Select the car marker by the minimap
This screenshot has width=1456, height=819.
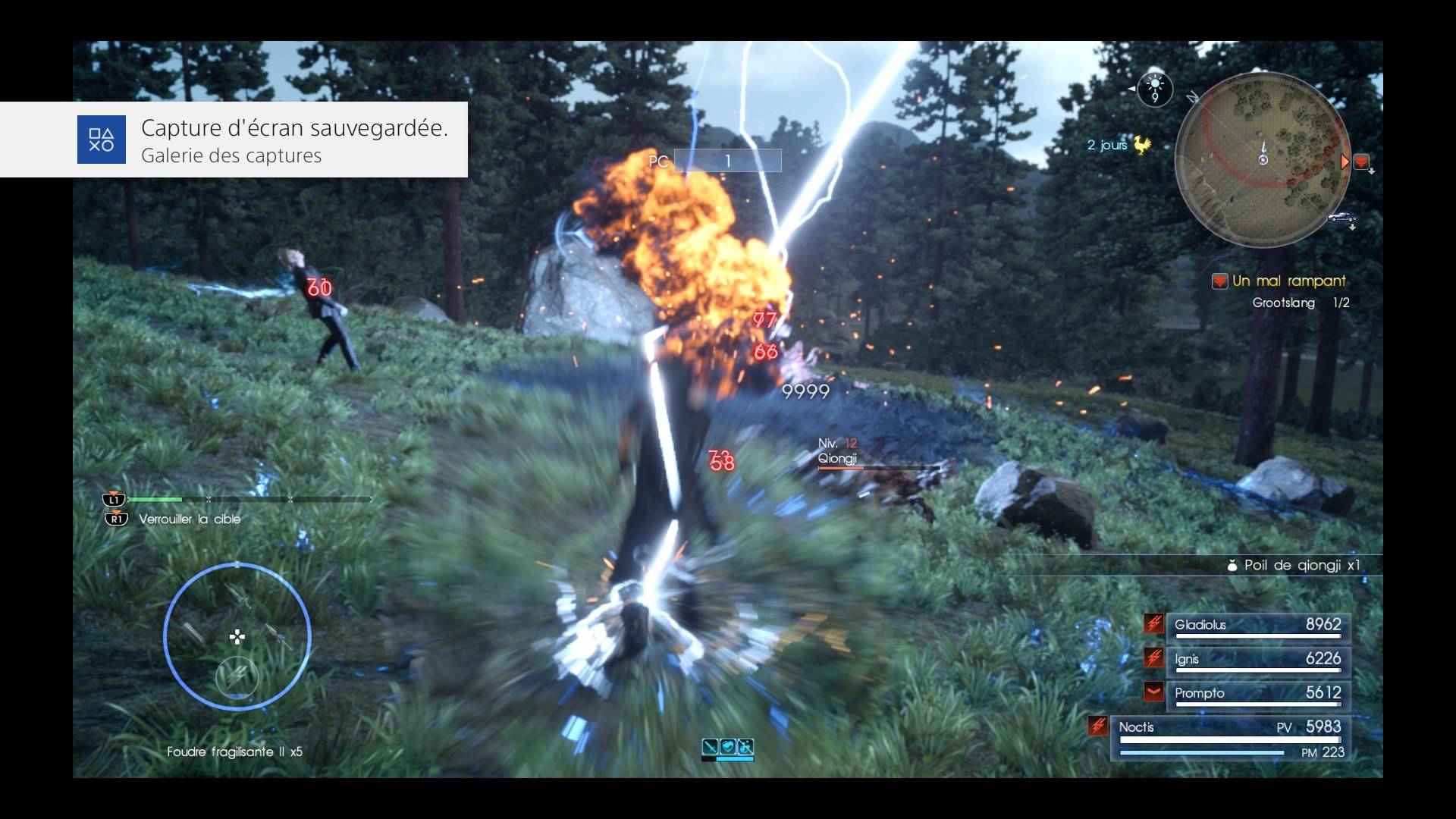pyautogui.click(x=1341, y=218)
